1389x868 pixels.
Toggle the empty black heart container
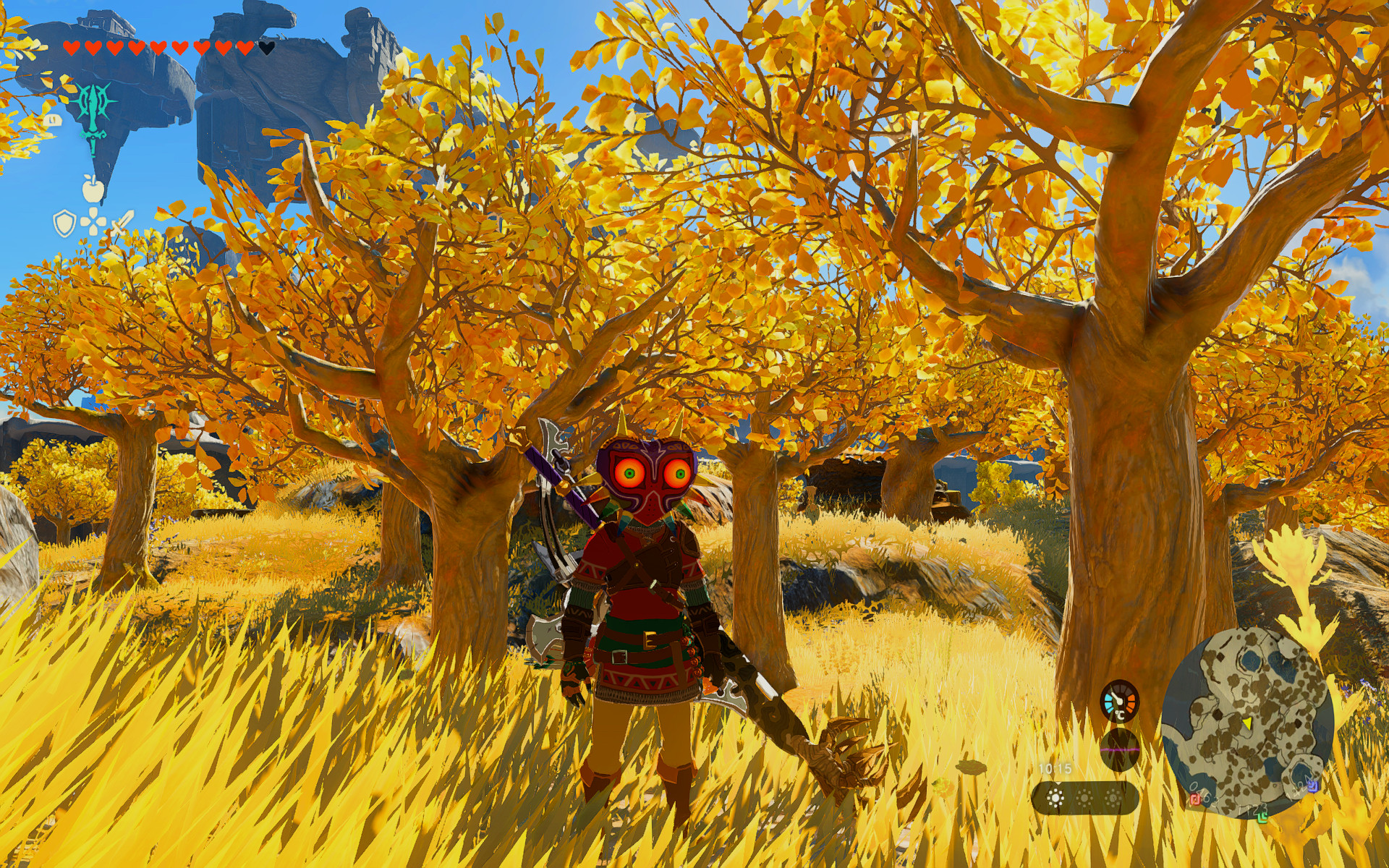266,48
